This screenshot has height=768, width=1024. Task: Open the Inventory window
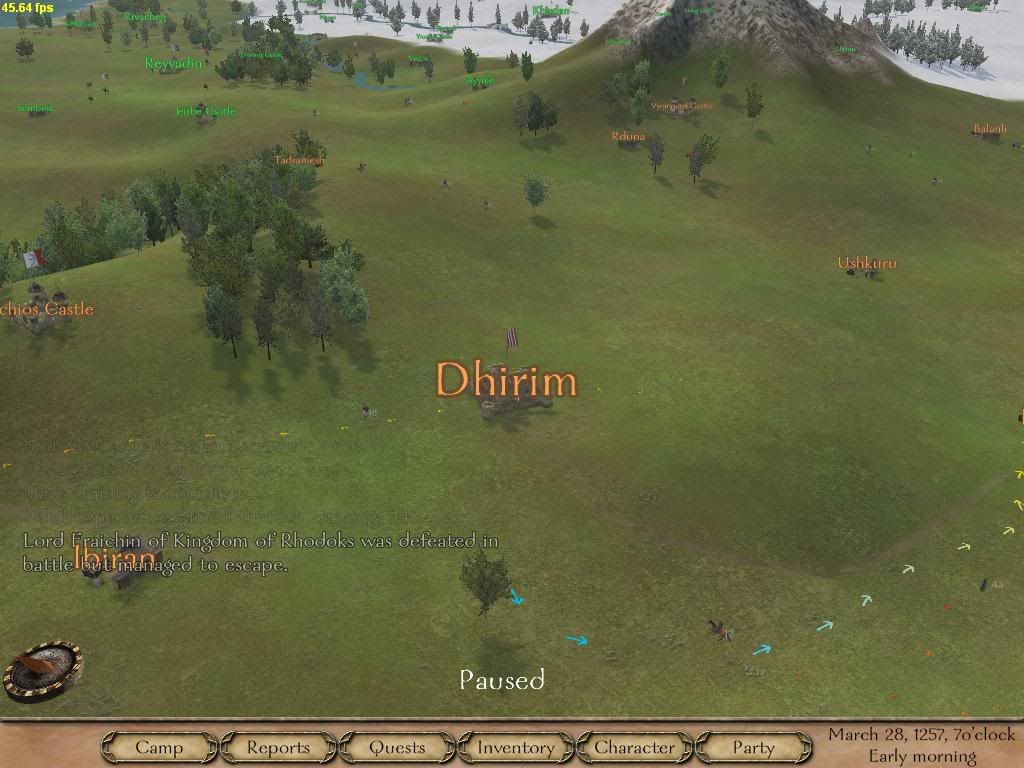[x=515, y=747]
